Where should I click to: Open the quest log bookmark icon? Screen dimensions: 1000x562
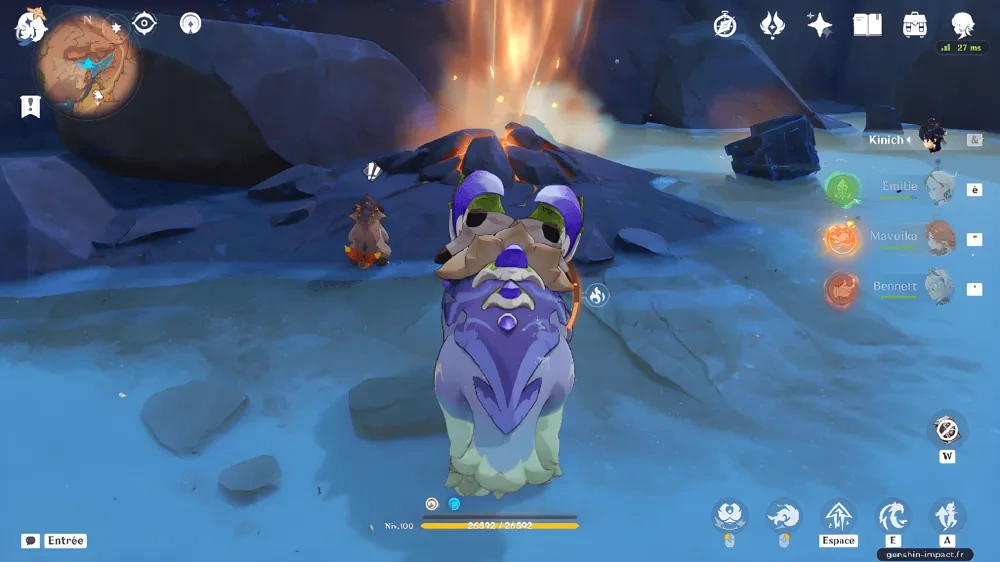30,106
